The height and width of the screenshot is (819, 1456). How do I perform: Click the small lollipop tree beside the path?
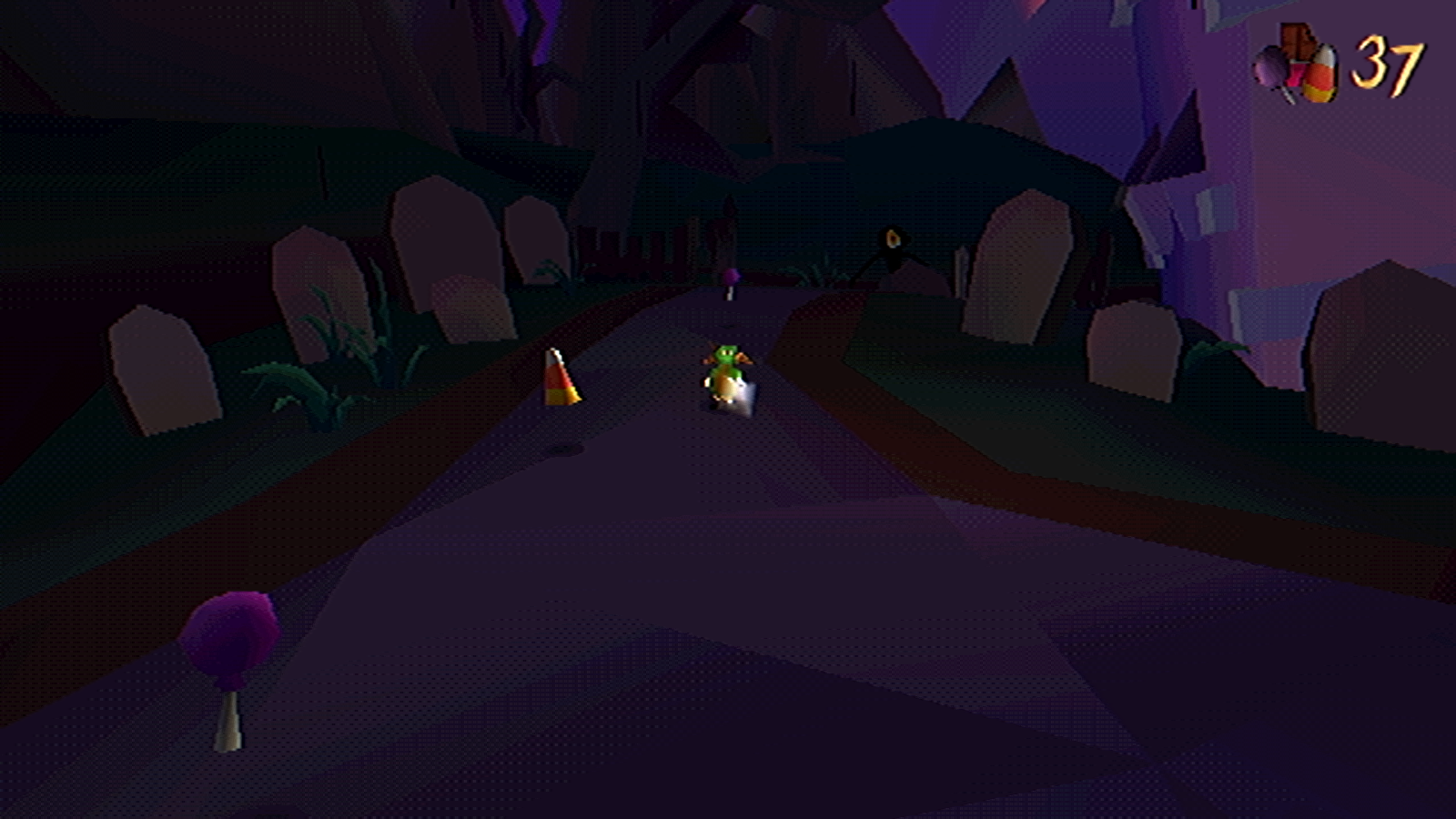(x=733, y=275)
